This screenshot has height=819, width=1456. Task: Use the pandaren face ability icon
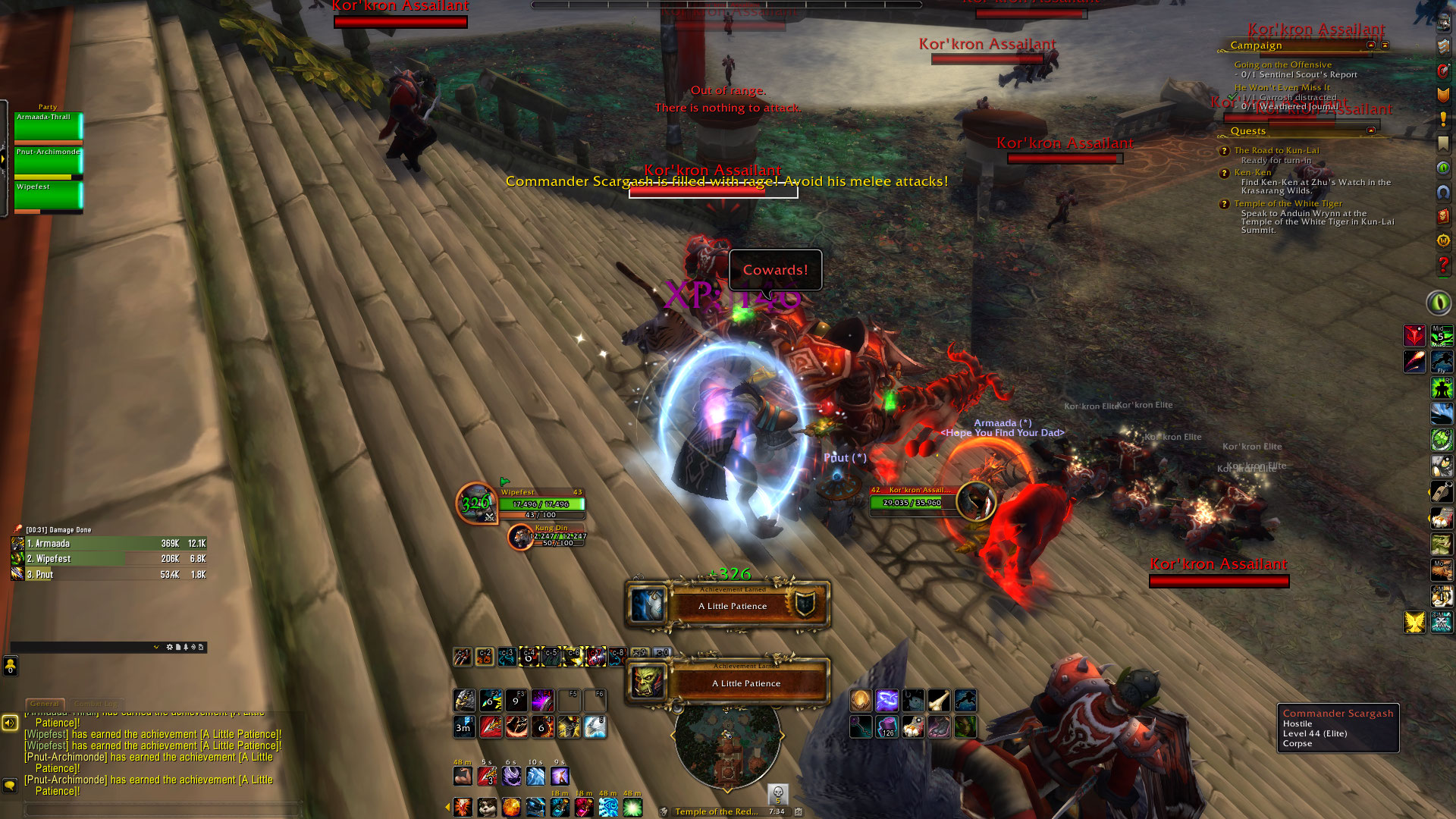pos(487,807)
